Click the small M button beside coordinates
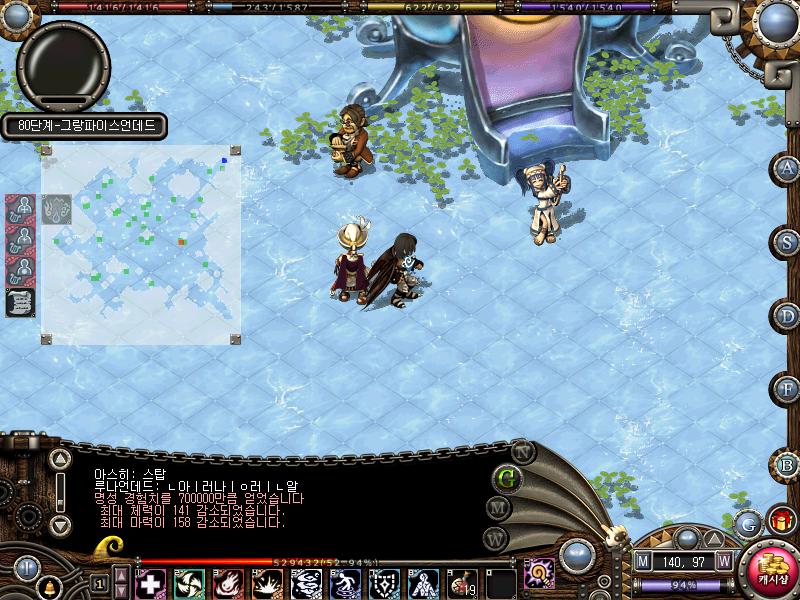800x600 pixels. pyautogui.click(x=643, y=562)
